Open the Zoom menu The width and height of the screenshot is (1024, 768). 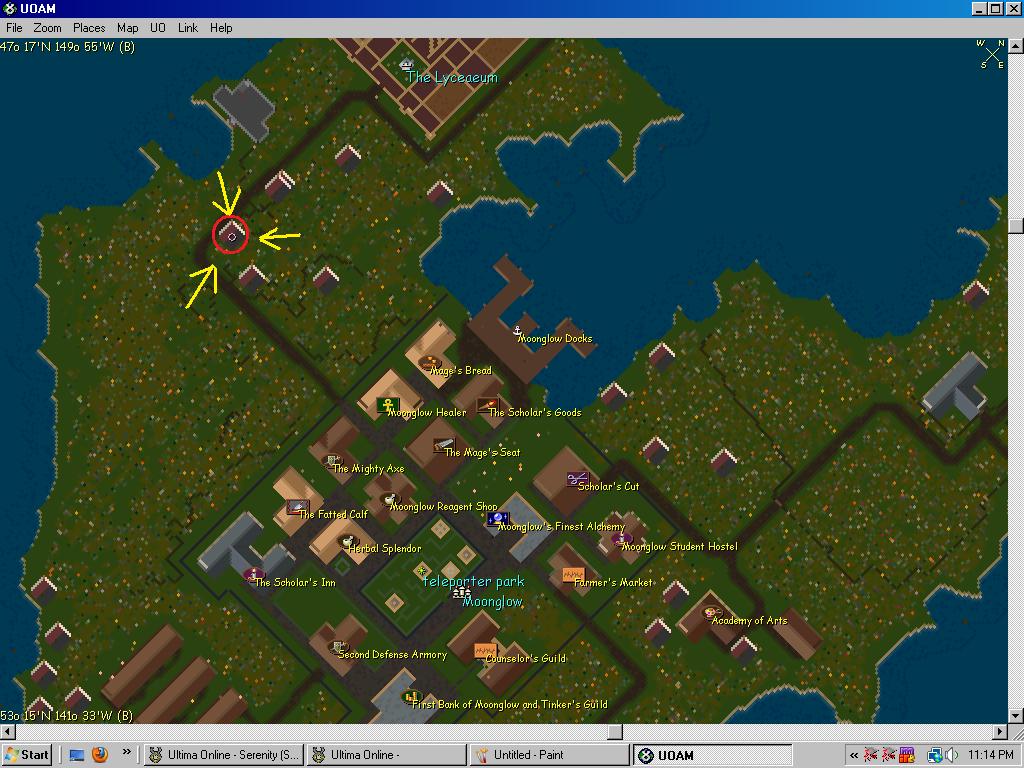click(x=47, y=28)
